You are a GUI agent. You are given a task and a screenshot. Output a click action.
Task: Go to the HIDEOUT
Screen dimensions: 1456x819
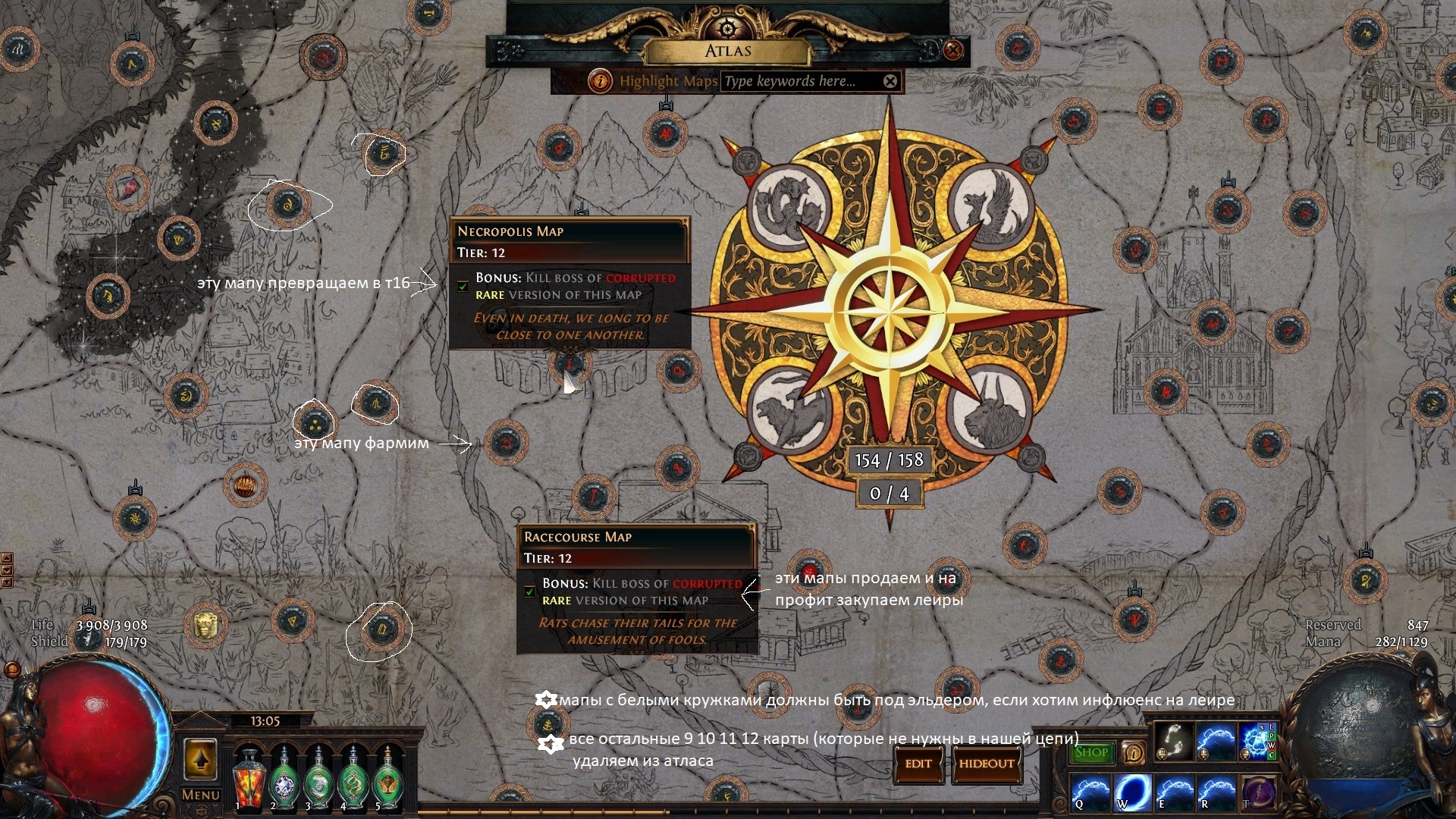[986, 764]
